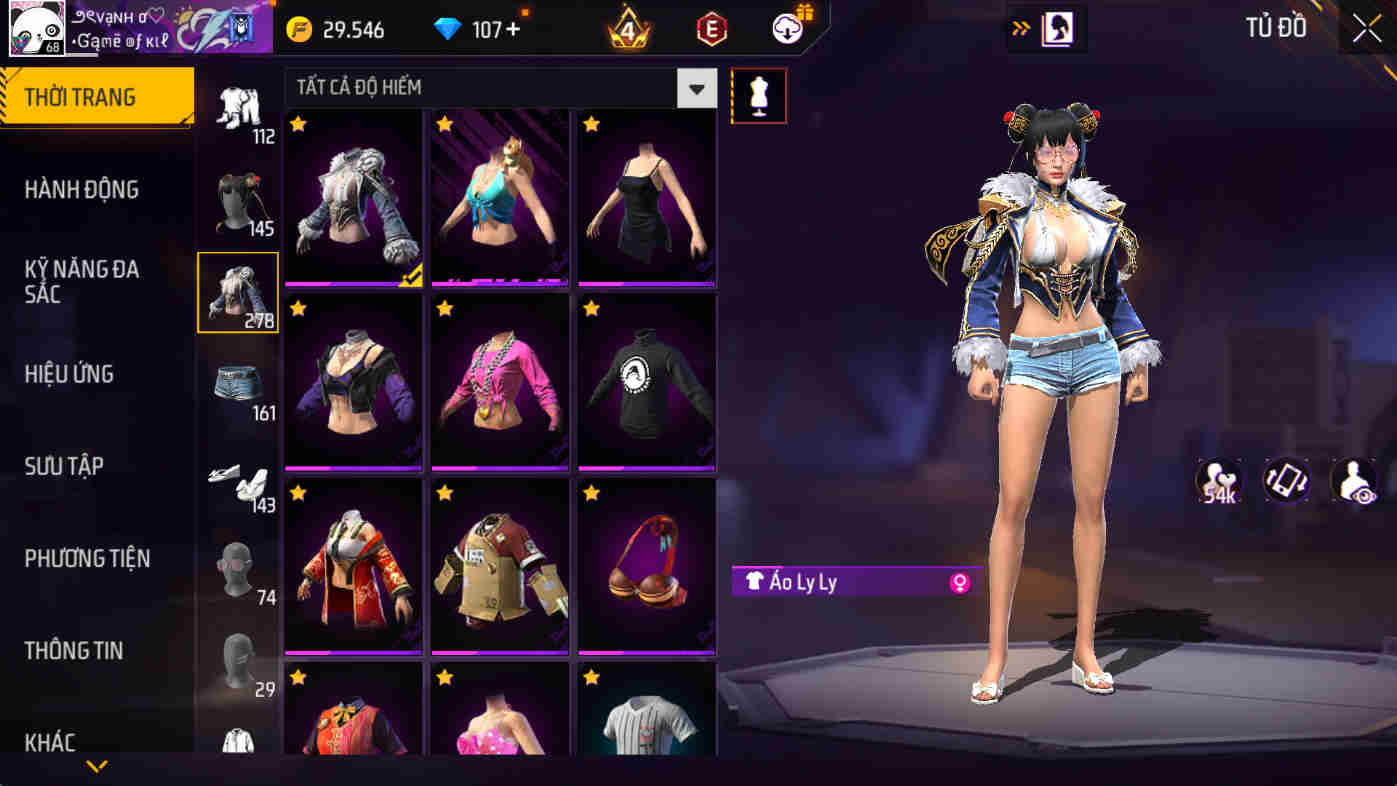Select the pants category showing 161 items
The image size is (1397, 786).
click(238, 382)
